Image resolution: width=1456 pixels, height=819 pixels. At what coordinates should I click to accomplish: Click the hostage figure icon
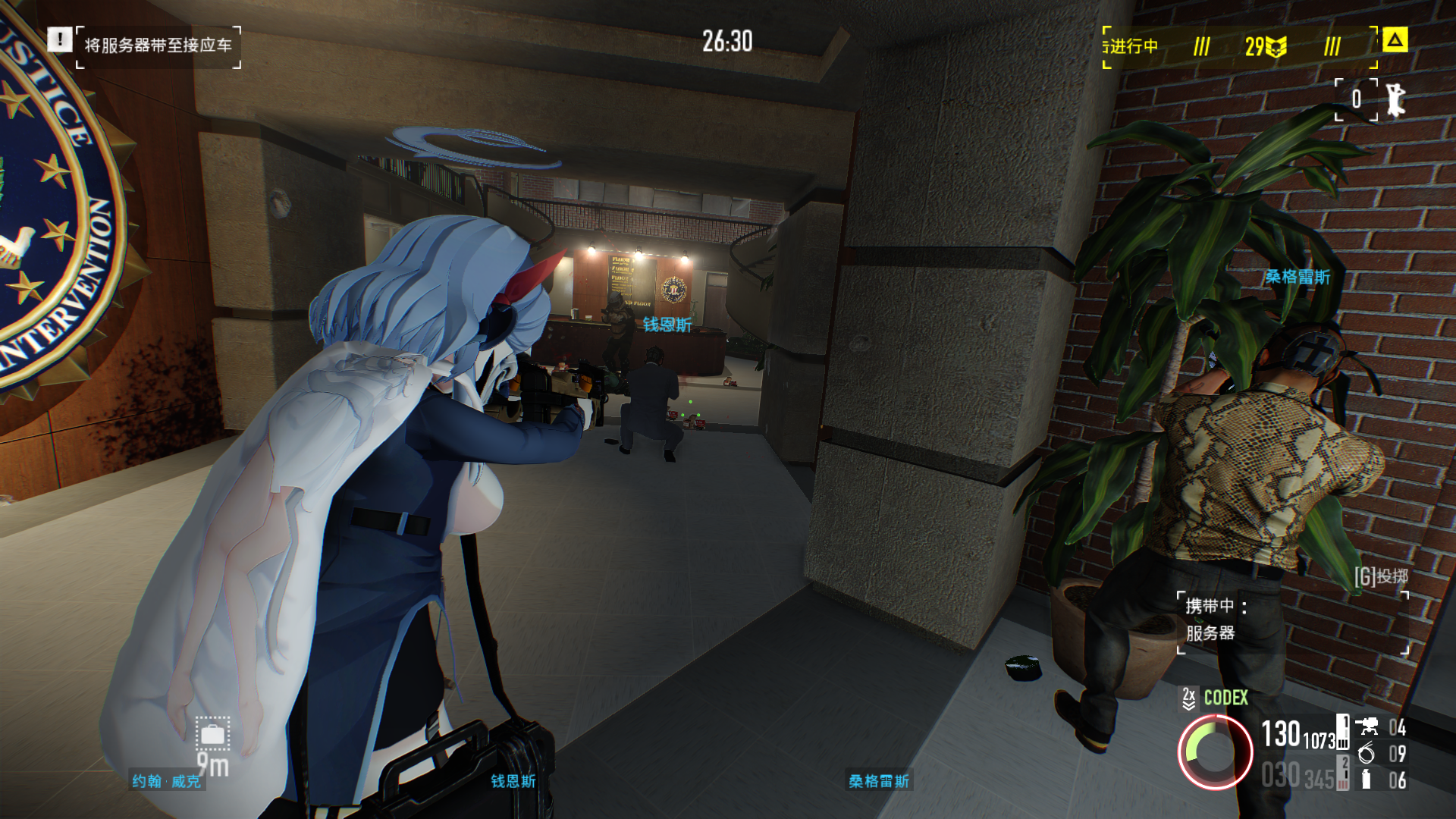click(x=1395, y=99)
